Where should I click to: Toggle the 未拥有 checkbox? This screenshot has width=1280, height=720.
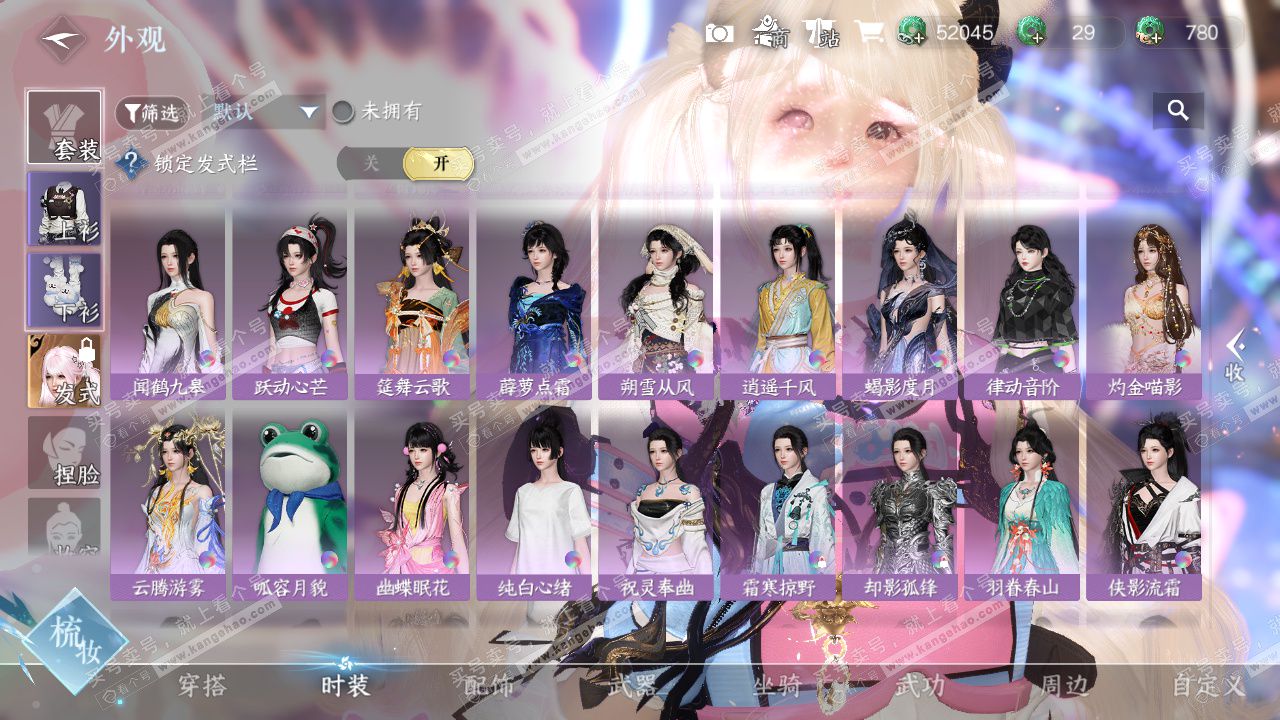click(343, 112)
